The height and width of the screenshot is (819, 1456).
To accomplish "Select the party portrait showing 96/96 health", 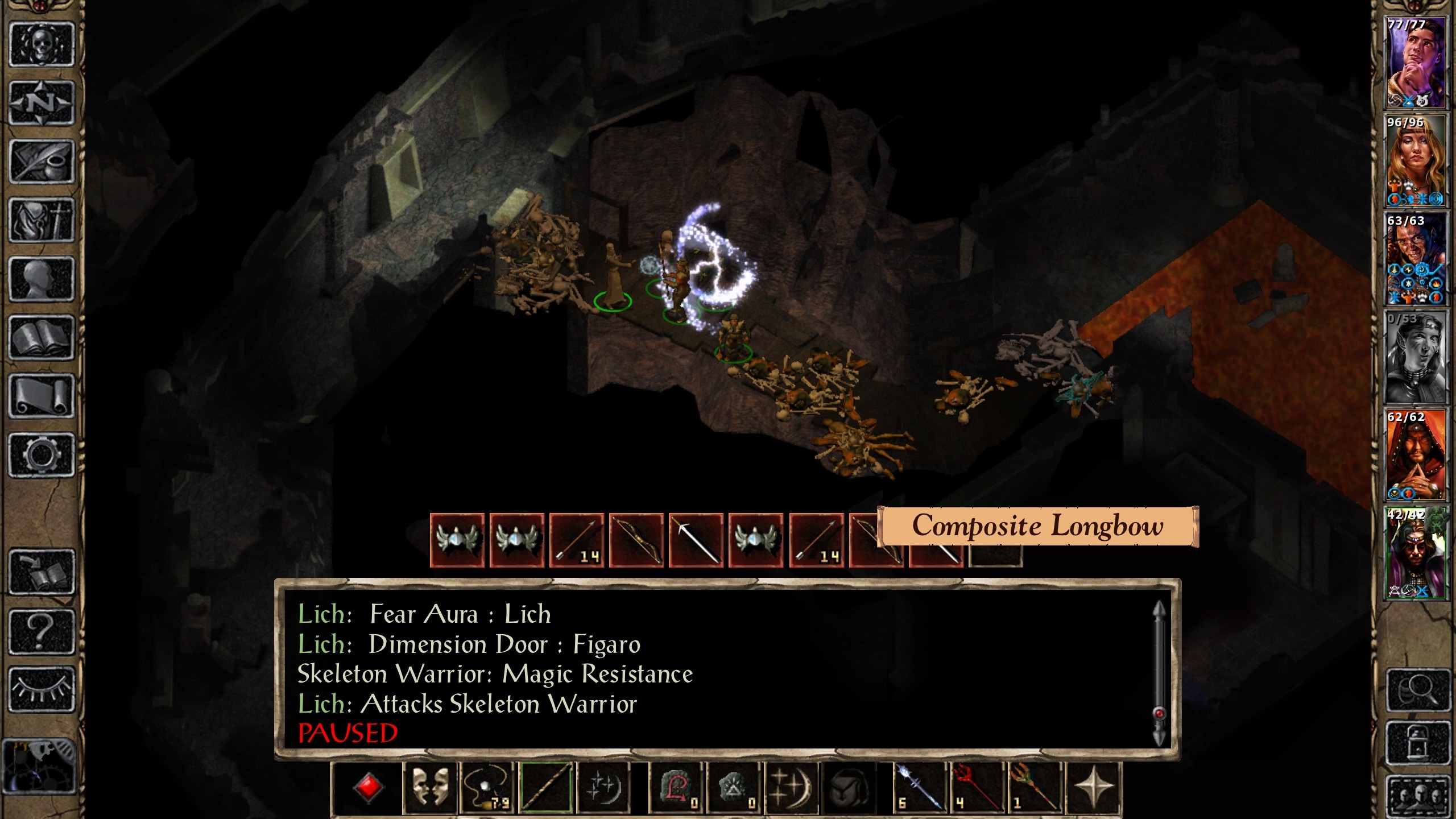I will (1415, 160).
